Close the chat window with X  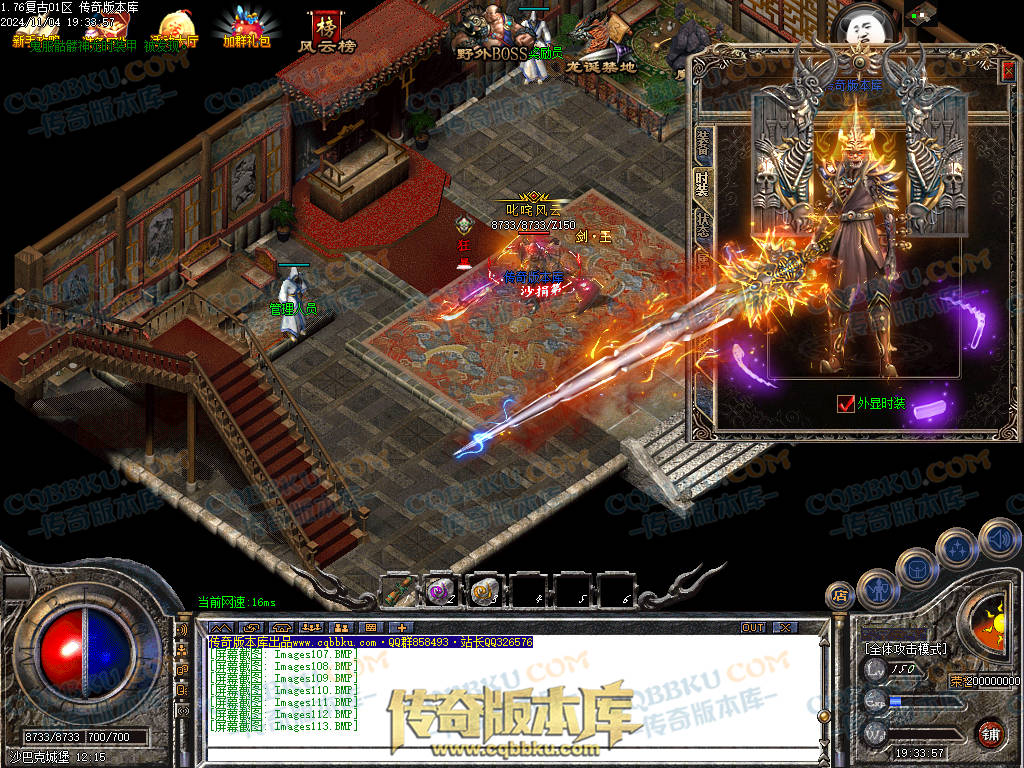pyautogui.click(x=785, y=627)
